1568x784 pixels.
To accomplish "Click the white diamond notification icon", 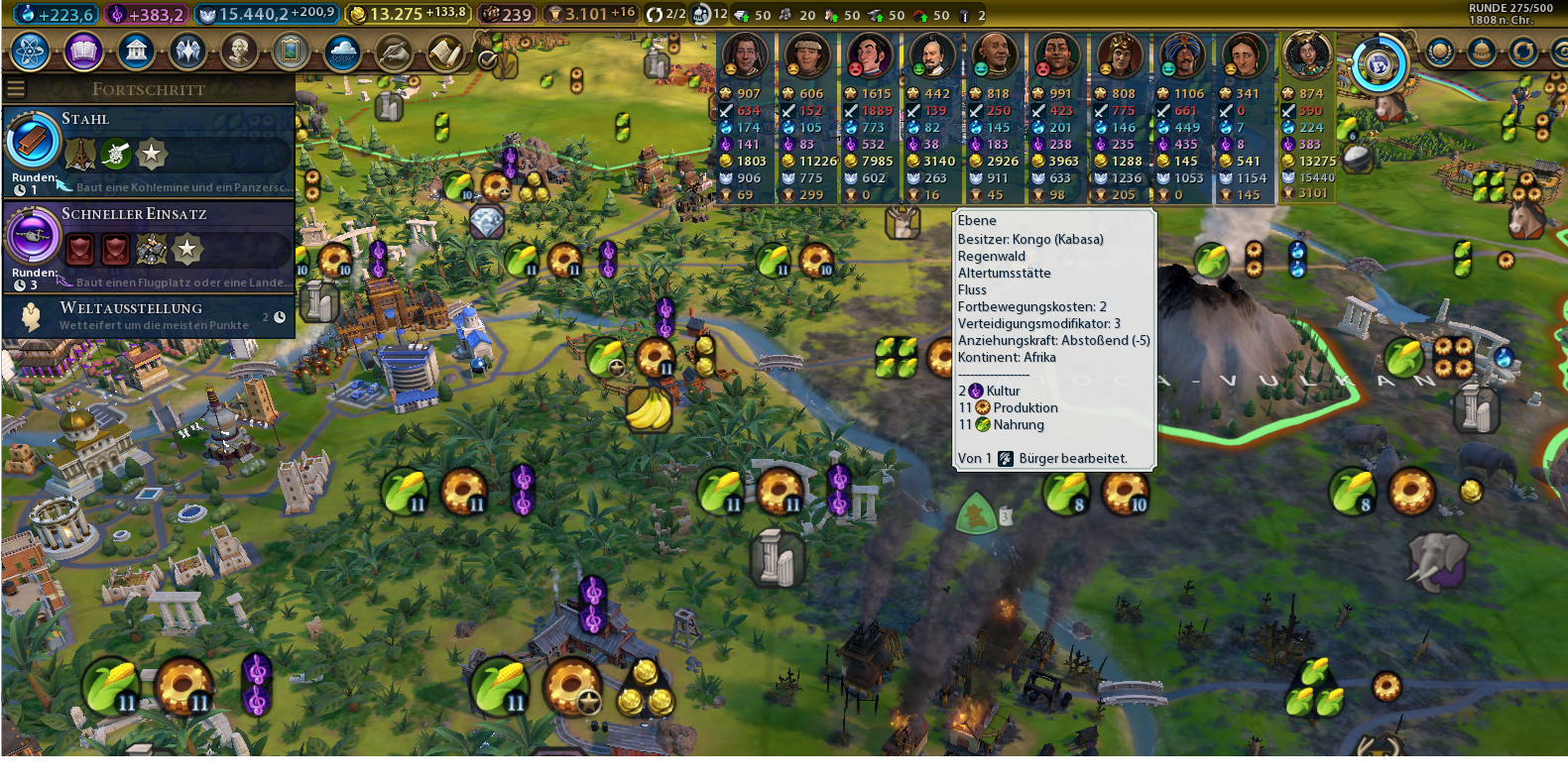I will [x=486, y=222].
